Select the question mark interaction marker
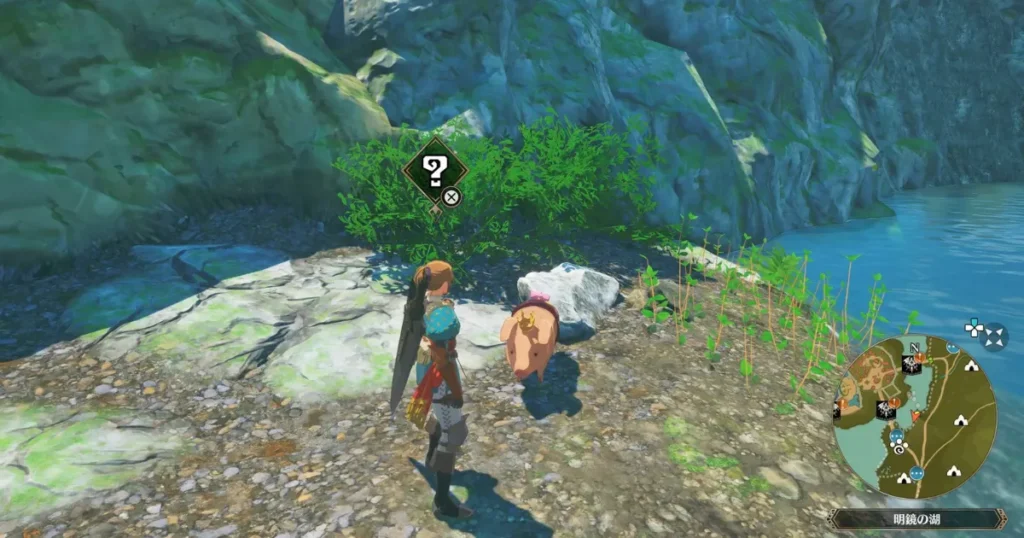 (436, 172)
